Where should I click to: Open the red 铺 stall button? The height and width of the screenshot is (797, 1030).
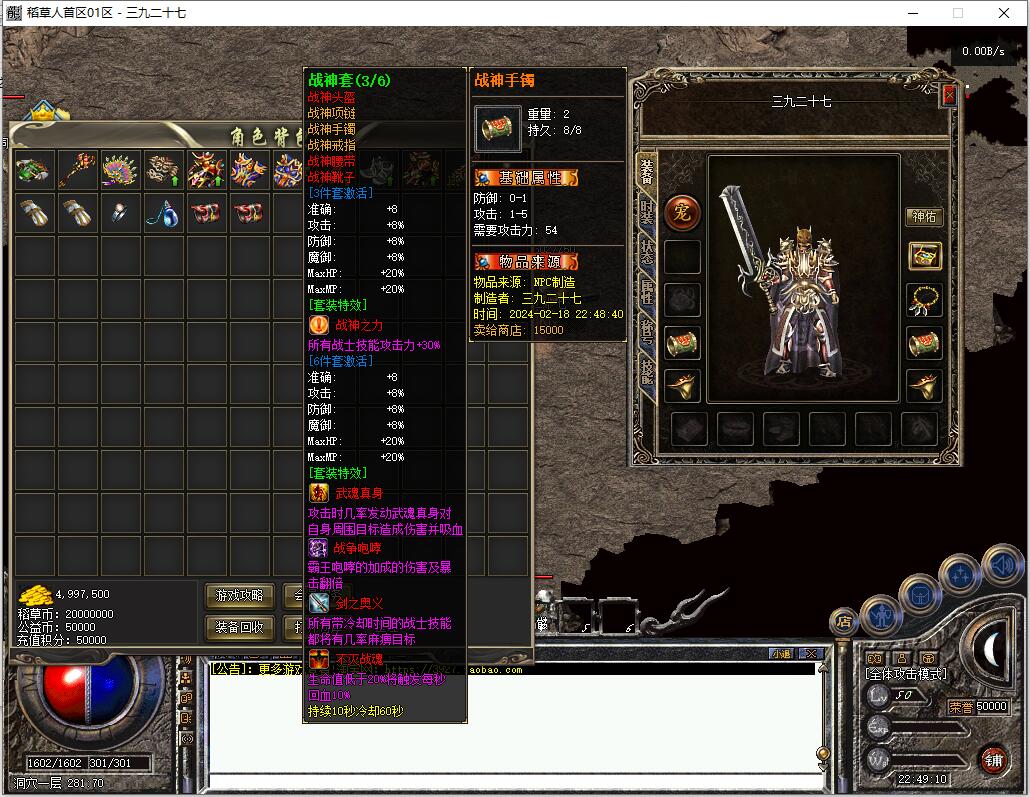point(993,759)
